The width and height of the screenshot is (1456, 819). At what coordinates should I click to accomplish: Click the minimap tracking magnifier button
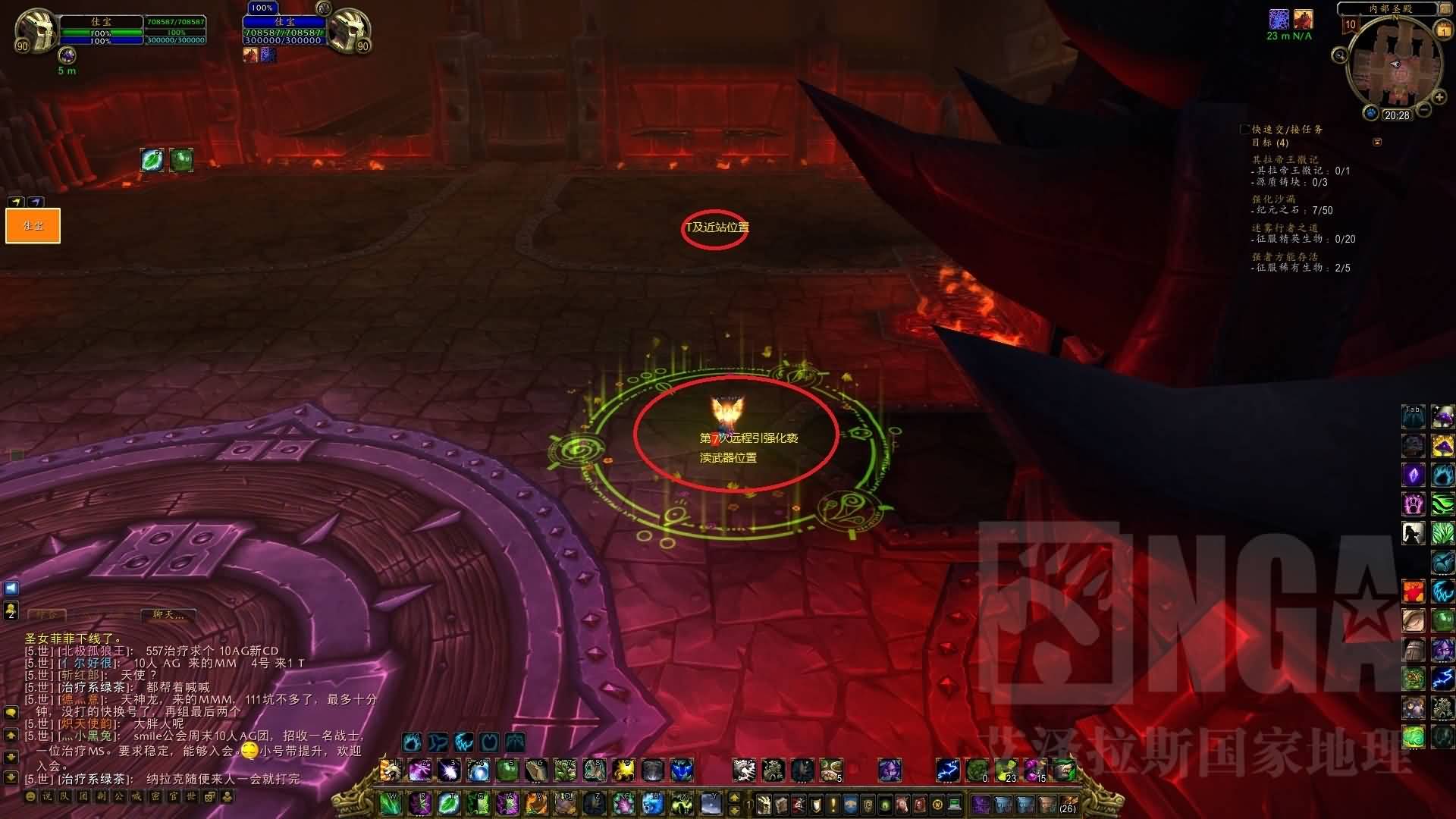tap(1340, 55)
